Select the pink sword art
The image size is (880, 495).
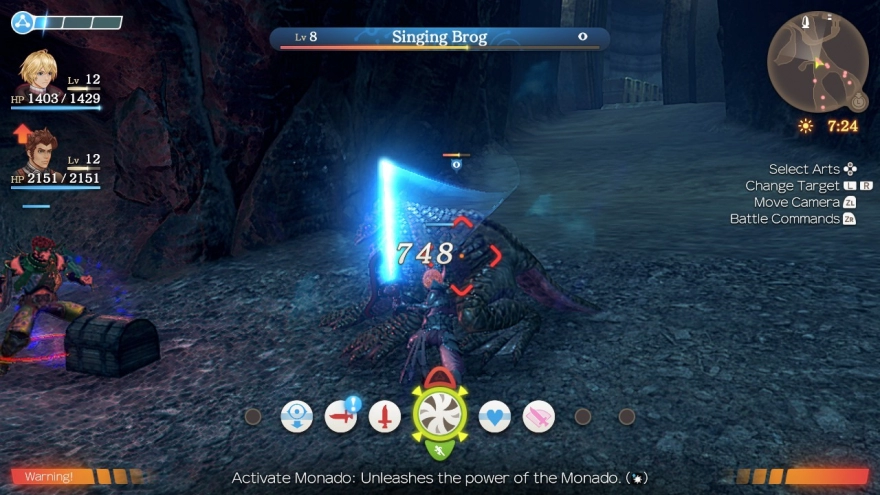point(539,416)
